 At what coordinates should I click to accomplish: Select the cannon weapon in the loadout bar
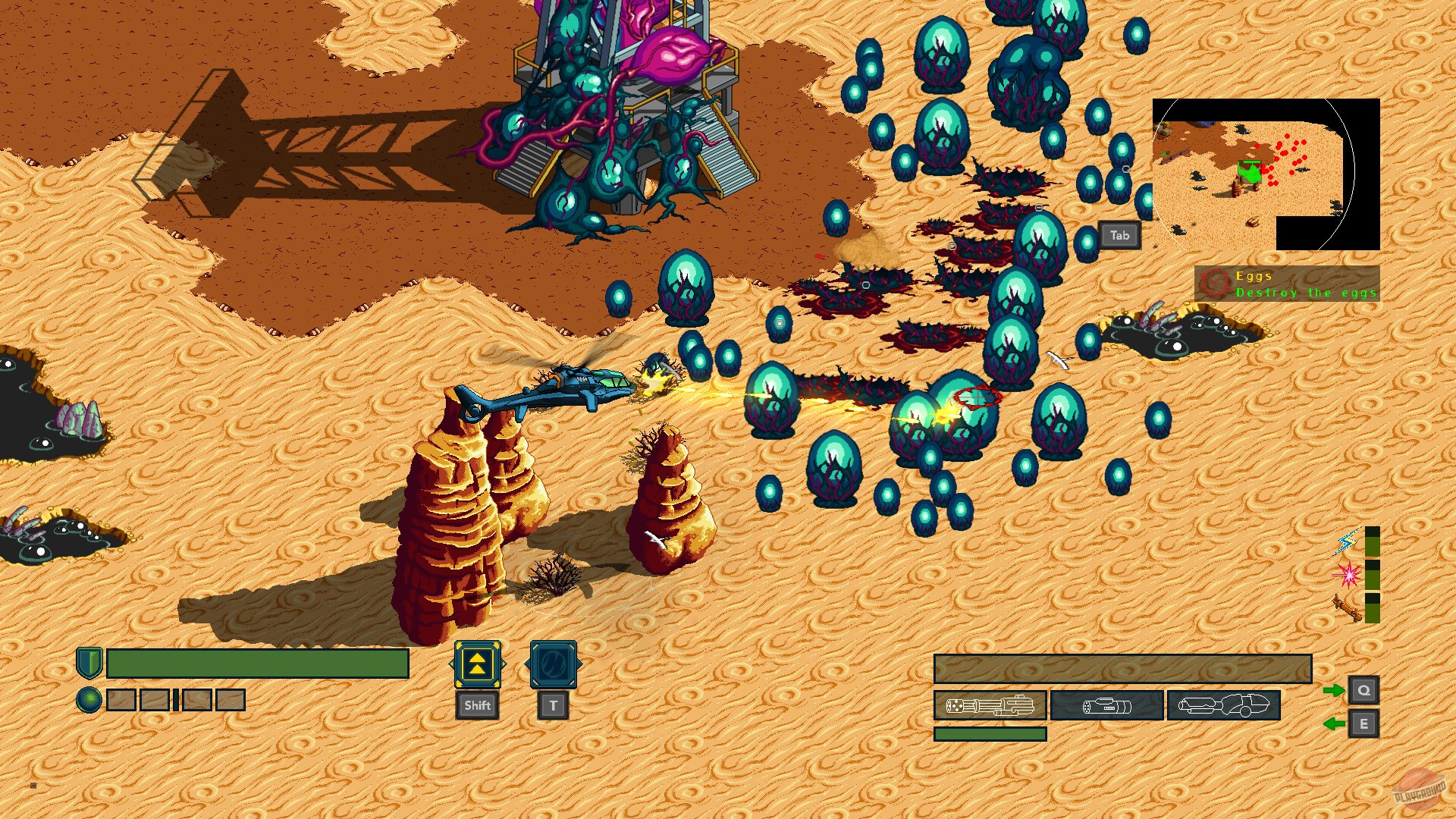pyautogui.click(x=1106, y=706)
